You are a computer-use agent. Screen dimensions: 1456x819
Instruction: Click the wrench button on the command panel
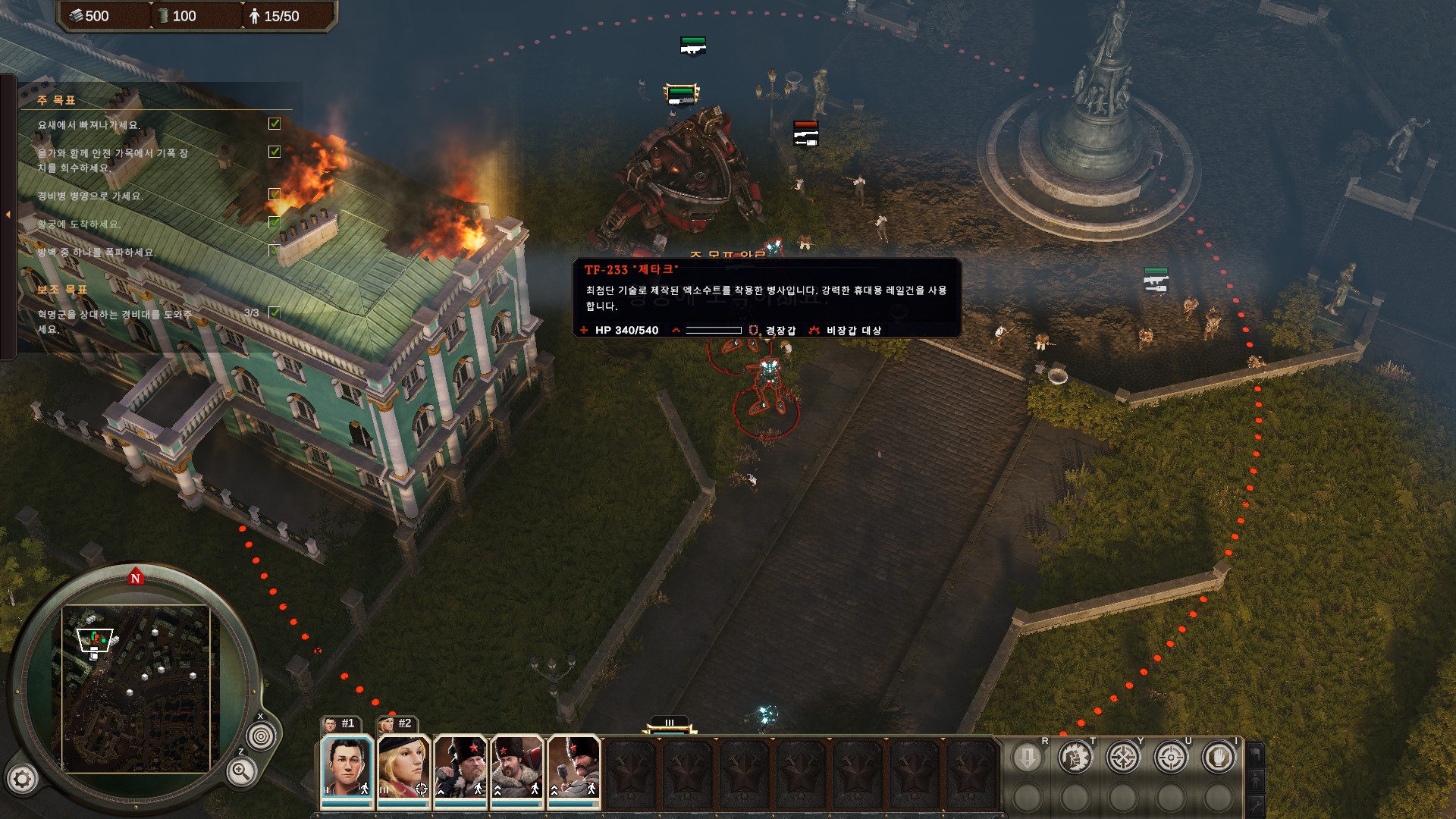click(1256, 805)
